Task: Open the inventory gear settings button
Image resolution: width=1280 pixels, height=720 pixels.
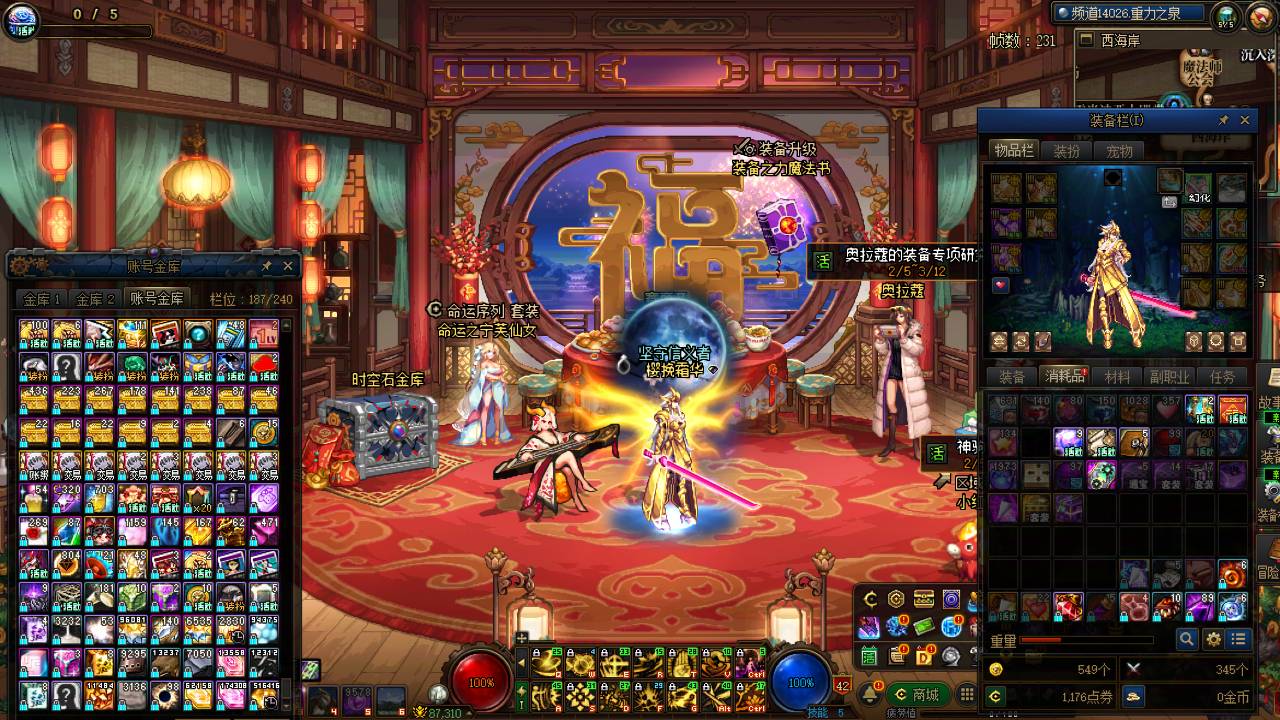Action: tap(1213, 639)
